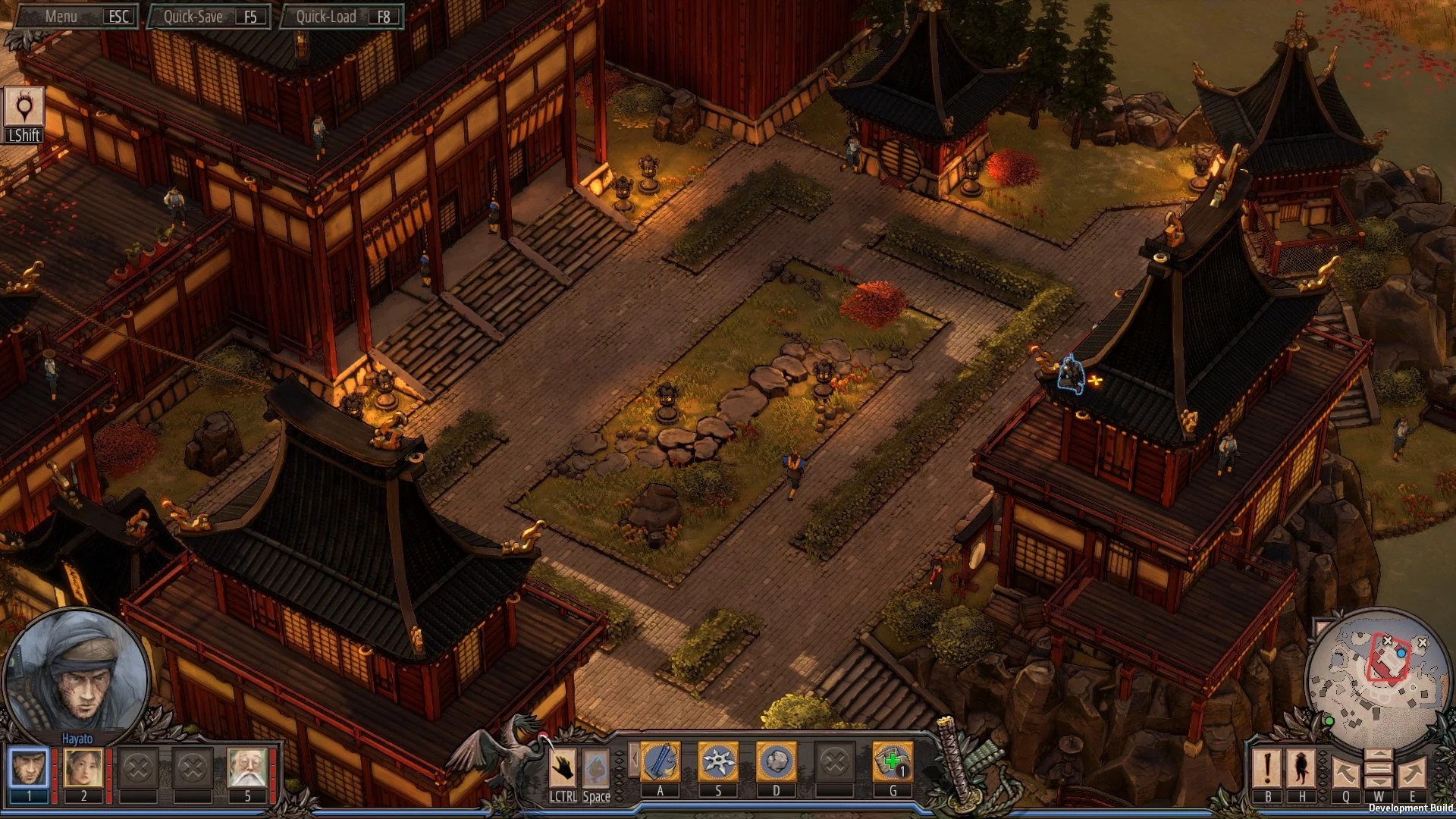Activate the black glove action icon
This screenshot has height=819, width=1456.
(563, 767)
